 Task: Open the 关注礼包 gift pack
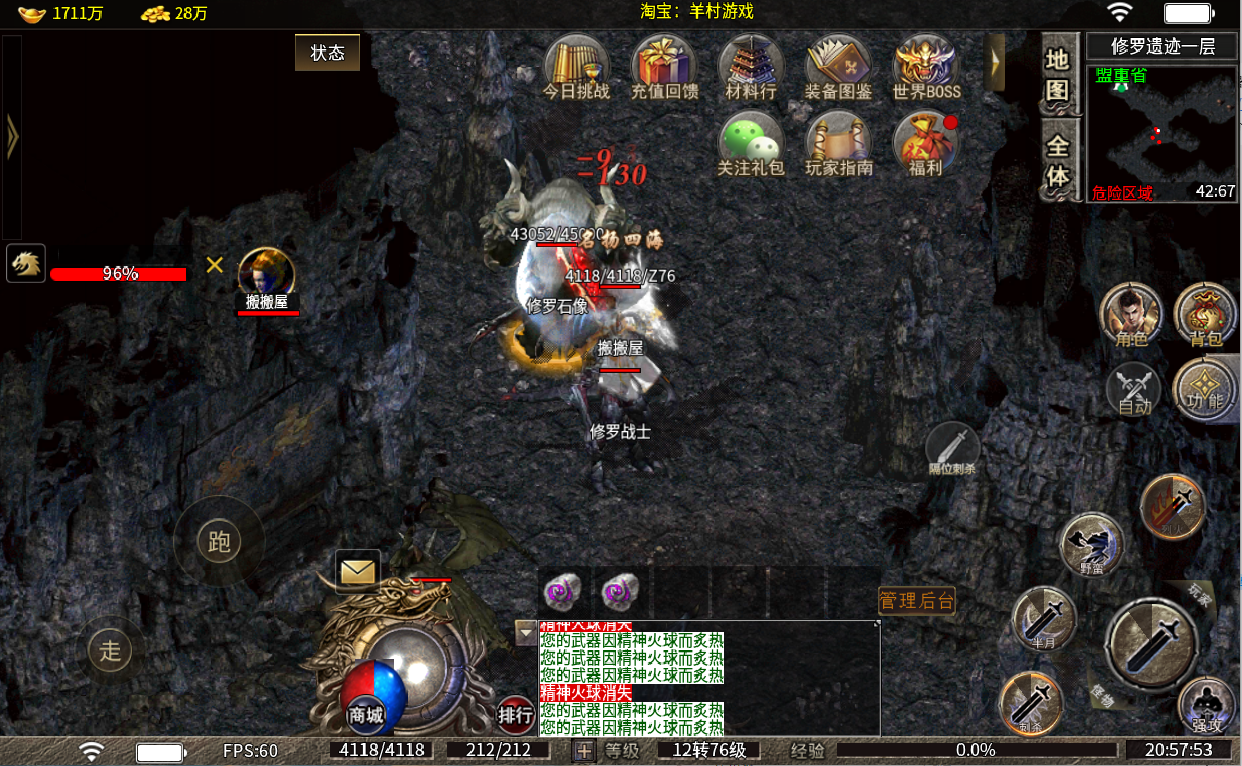pyautogui.click(x=752, y=144)
